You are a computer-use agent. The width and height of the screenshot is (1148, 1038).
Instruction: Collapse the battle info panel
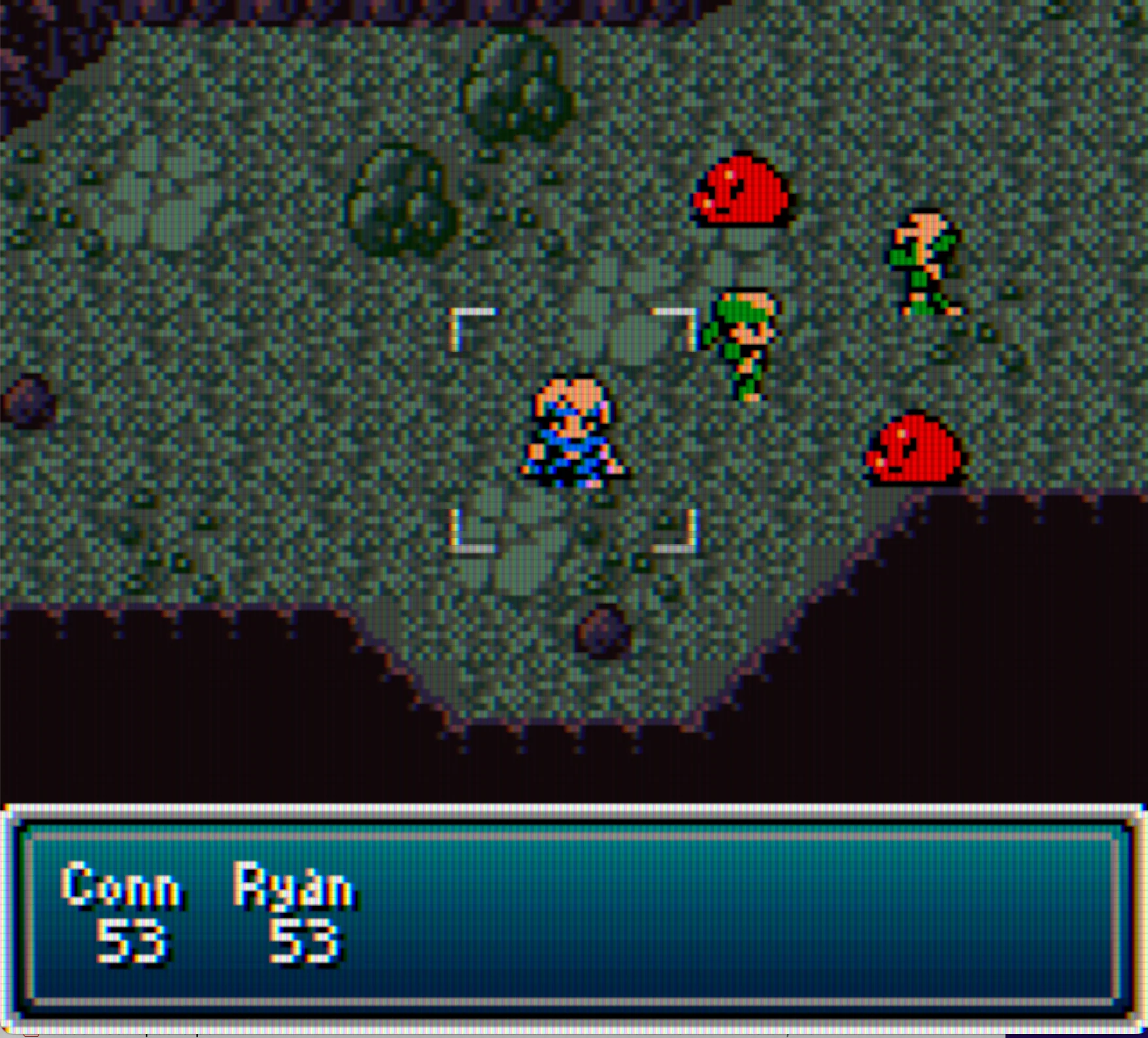[575, 915]
